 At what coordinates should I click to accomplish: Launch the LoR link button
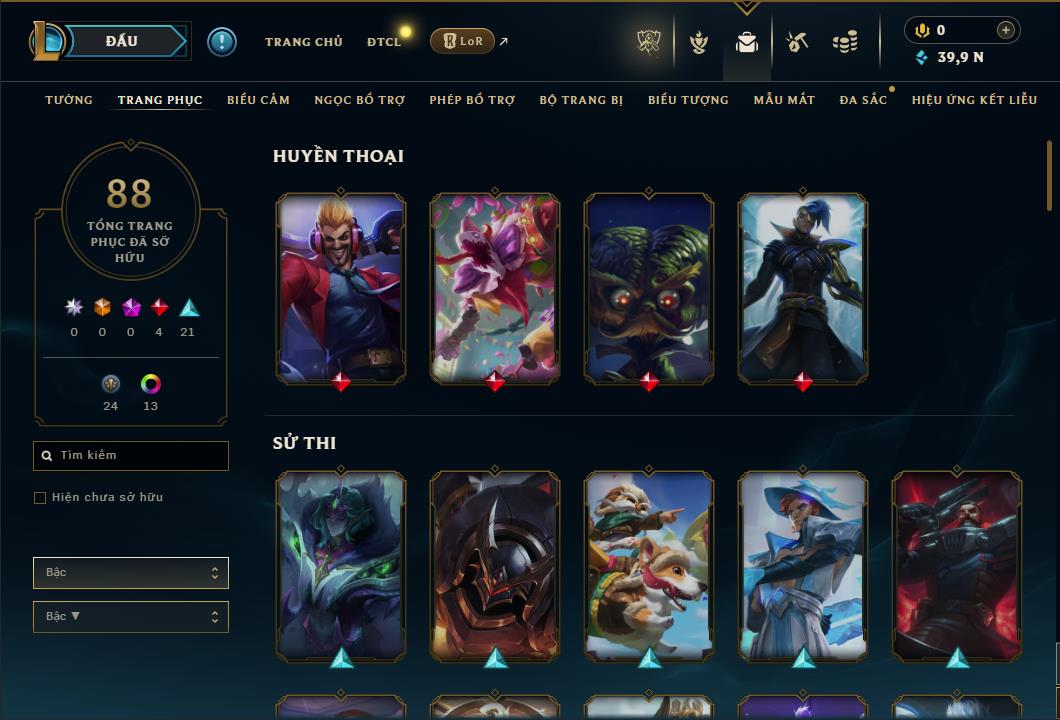pyautogui.click(x=462, y=41)
